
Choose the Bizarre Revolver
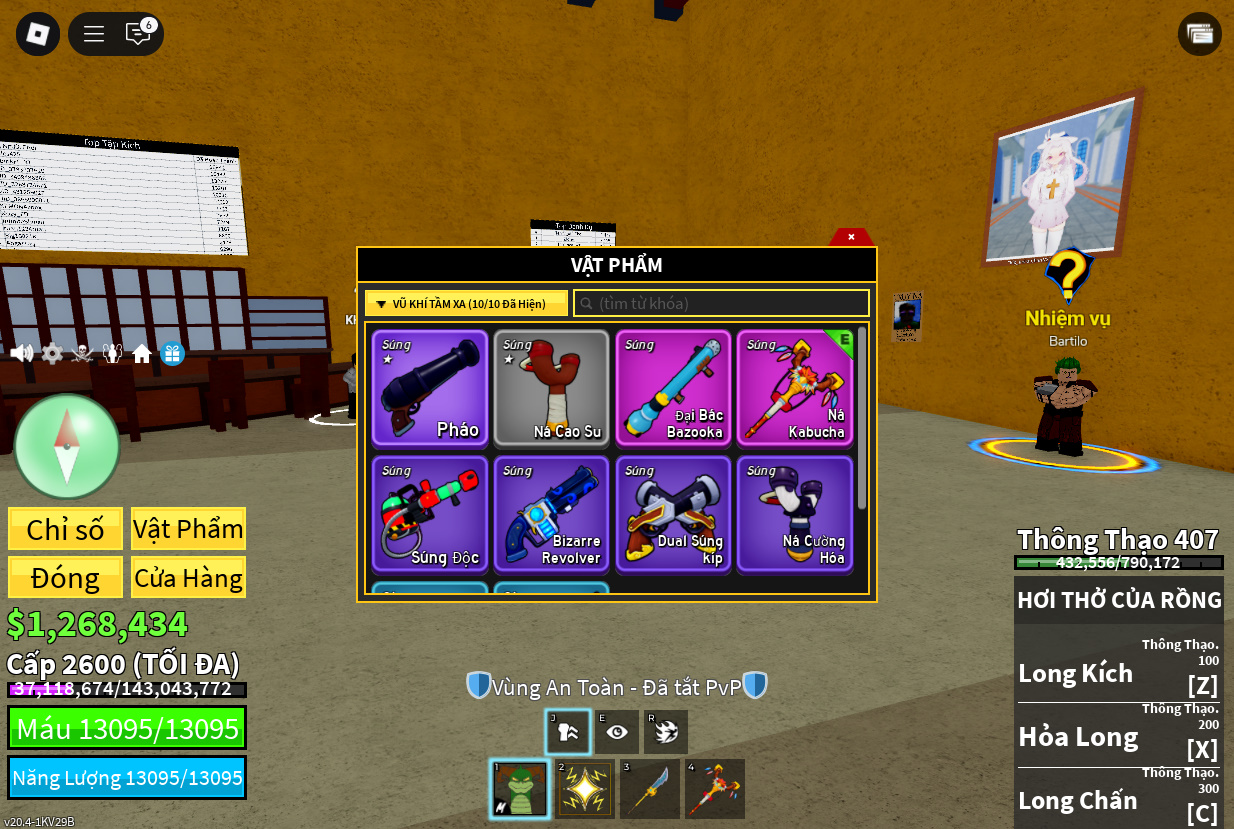[x=551, y=514]
